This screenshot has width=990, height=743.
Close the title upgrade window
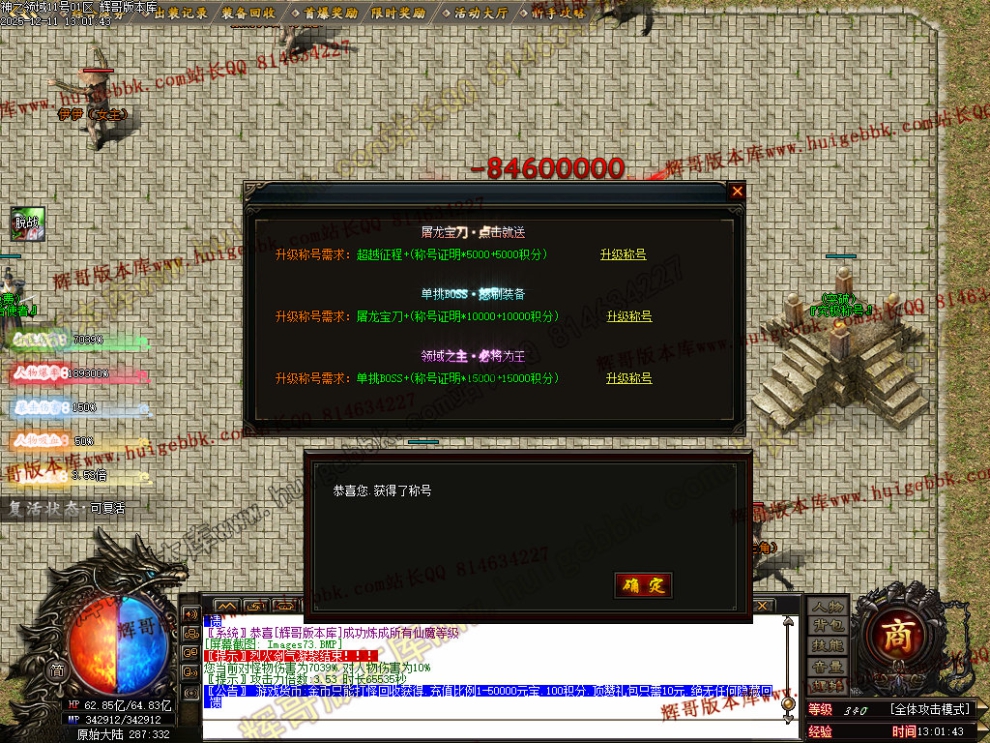click(x=737, y=191)
